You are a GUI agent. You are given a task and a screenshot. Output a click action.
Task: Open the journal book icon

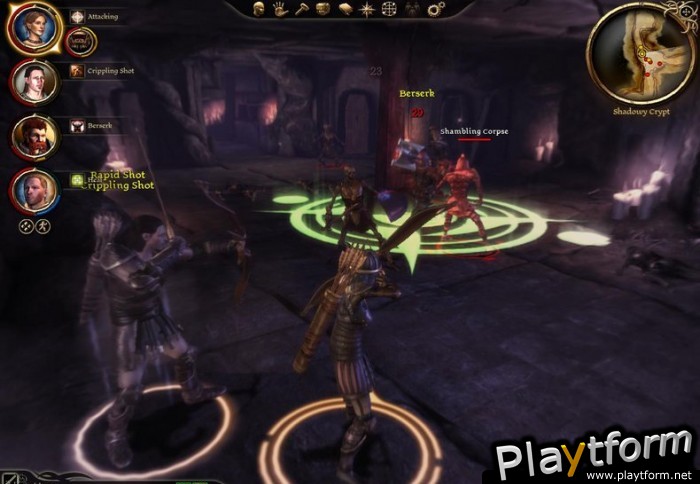click(346, 8)
